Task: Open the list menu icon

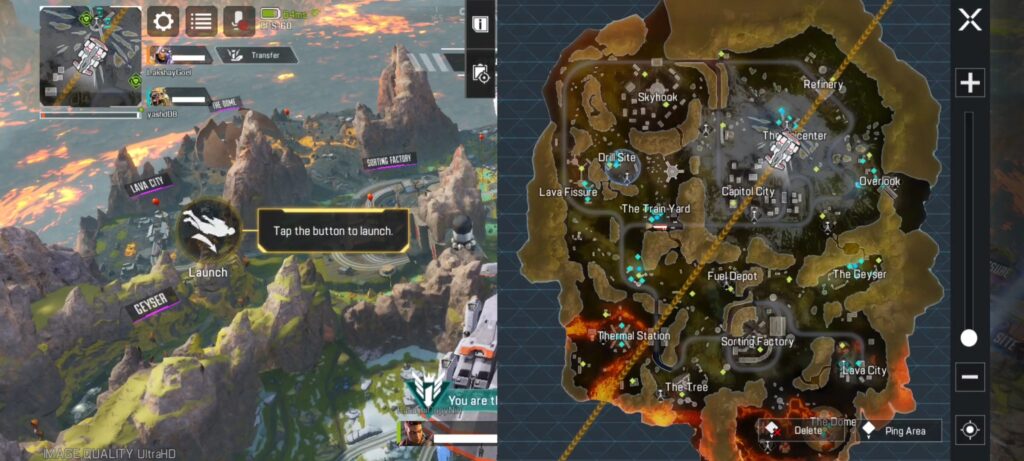Action: click(201, 20)
